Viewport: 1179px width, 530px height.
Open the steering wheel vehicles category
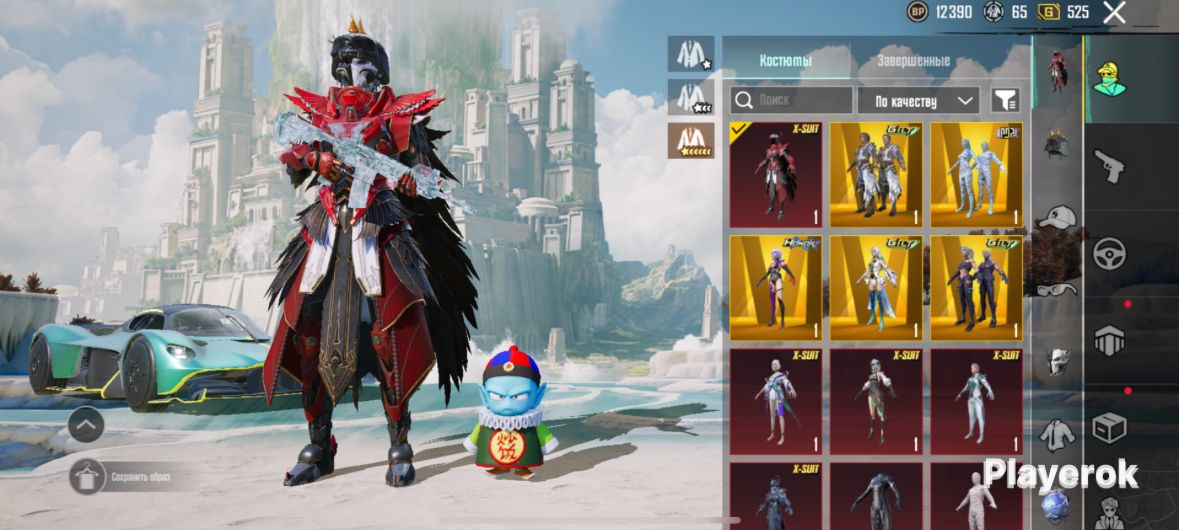tap(1110, 253)
